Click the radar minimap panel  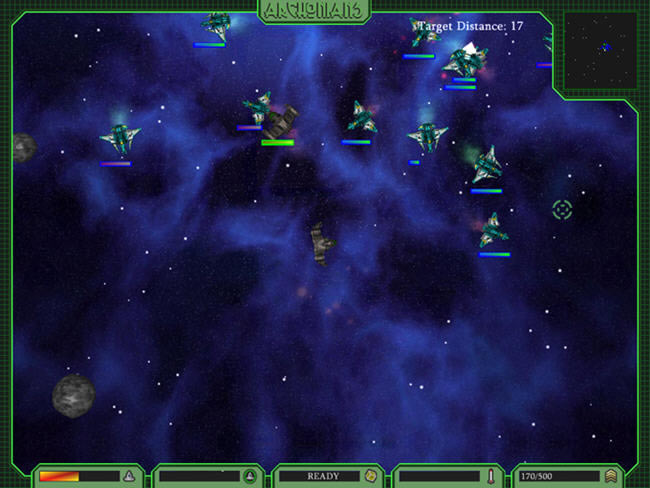tap(600, 50)
